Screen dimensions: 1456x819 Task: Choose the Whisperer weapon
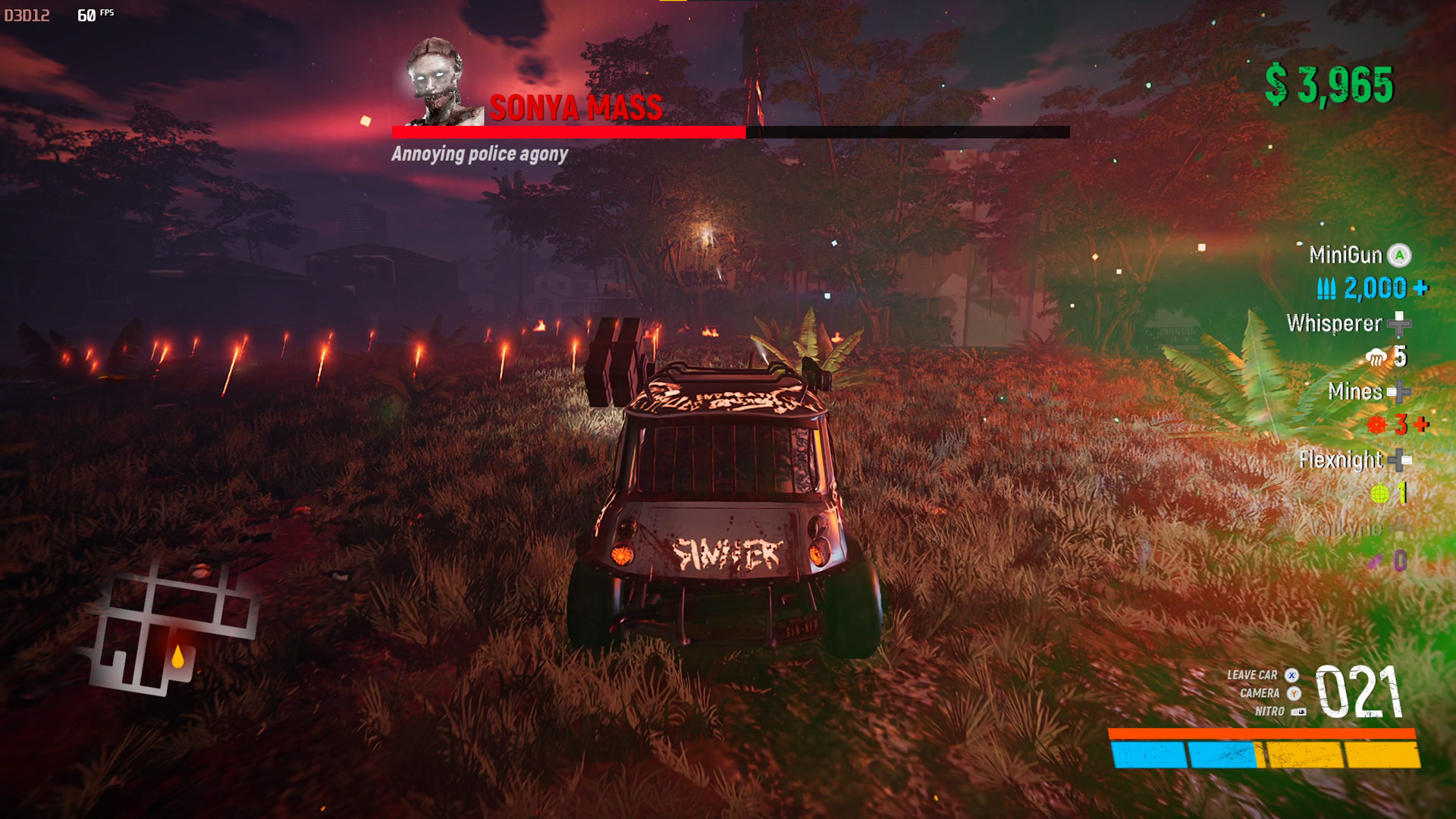[x=1335, y=324]
